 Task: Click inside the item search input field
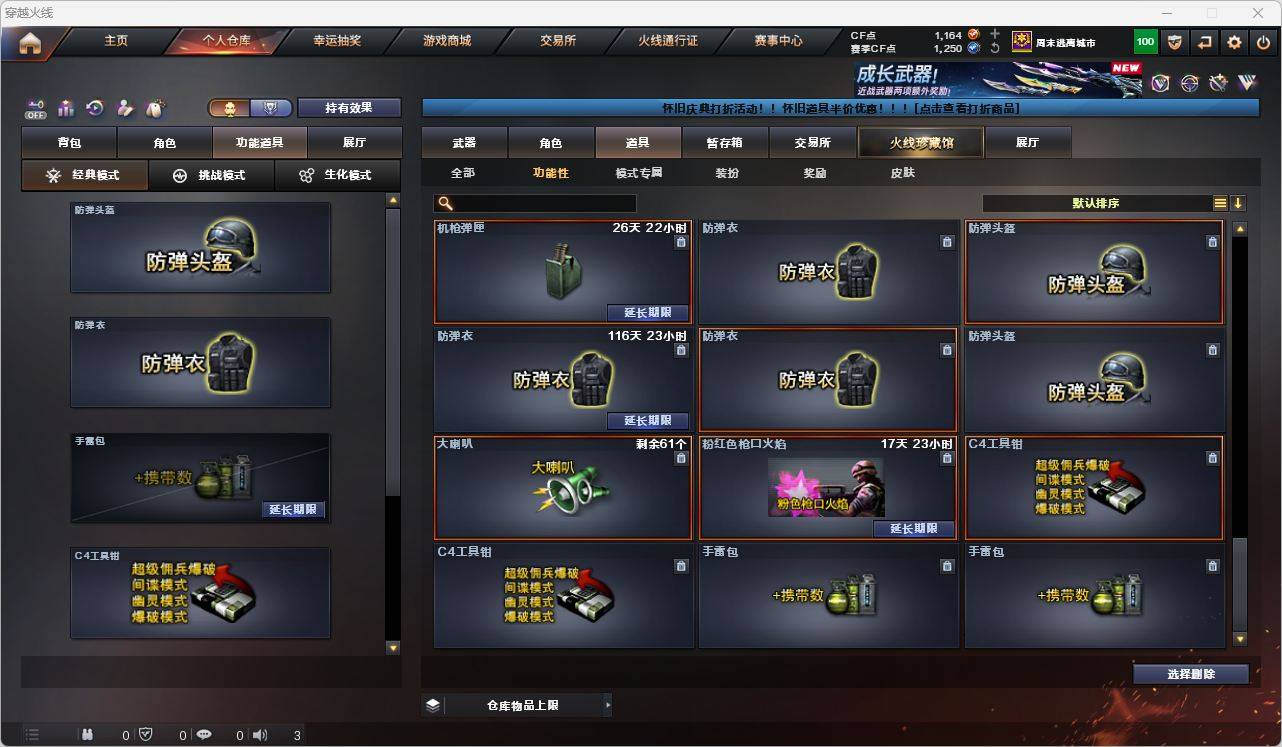tap(540, 203)
